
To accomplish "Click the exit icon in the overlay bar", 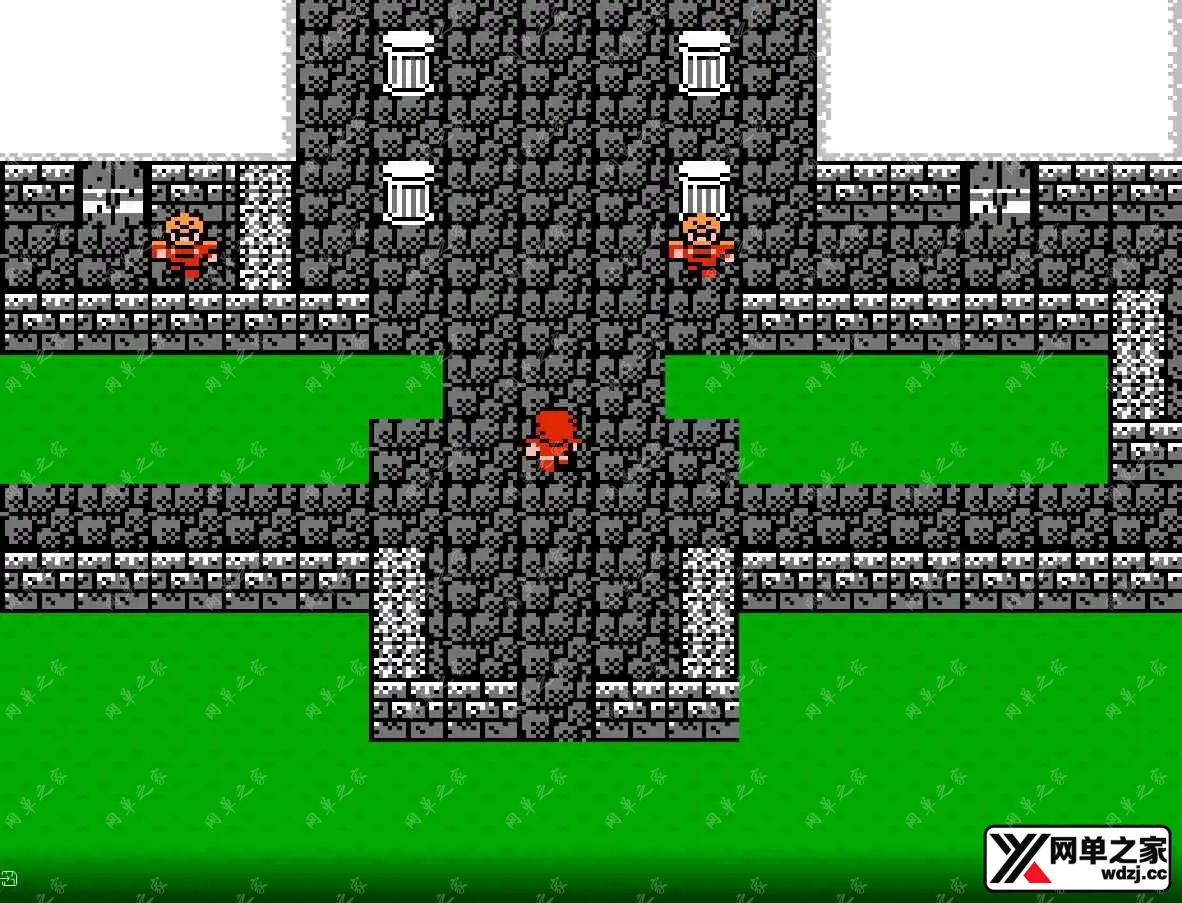I will [x=9, y=879].
